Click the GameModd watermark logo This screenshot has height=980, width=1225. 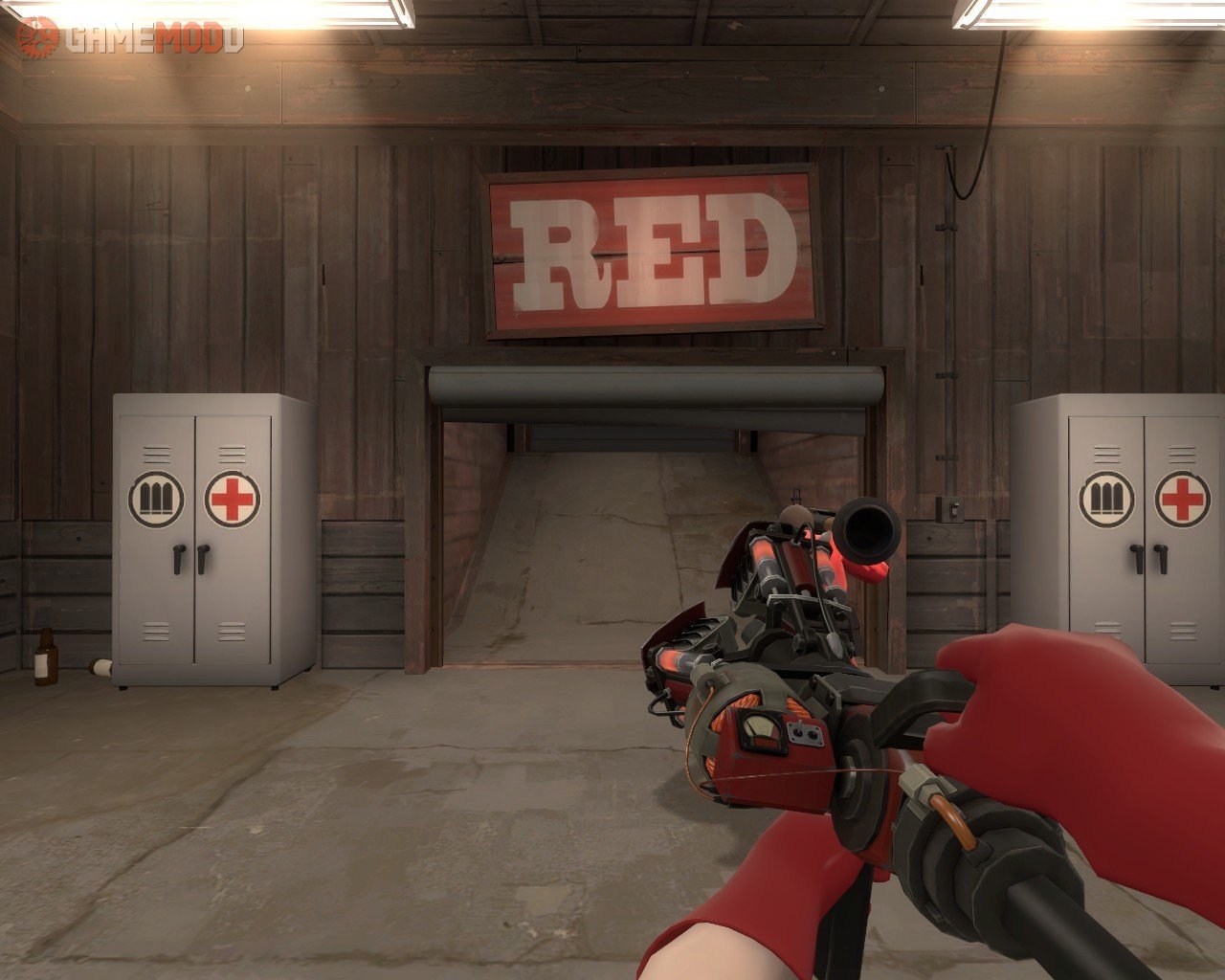pyautogui.click(x=129, y=38)
